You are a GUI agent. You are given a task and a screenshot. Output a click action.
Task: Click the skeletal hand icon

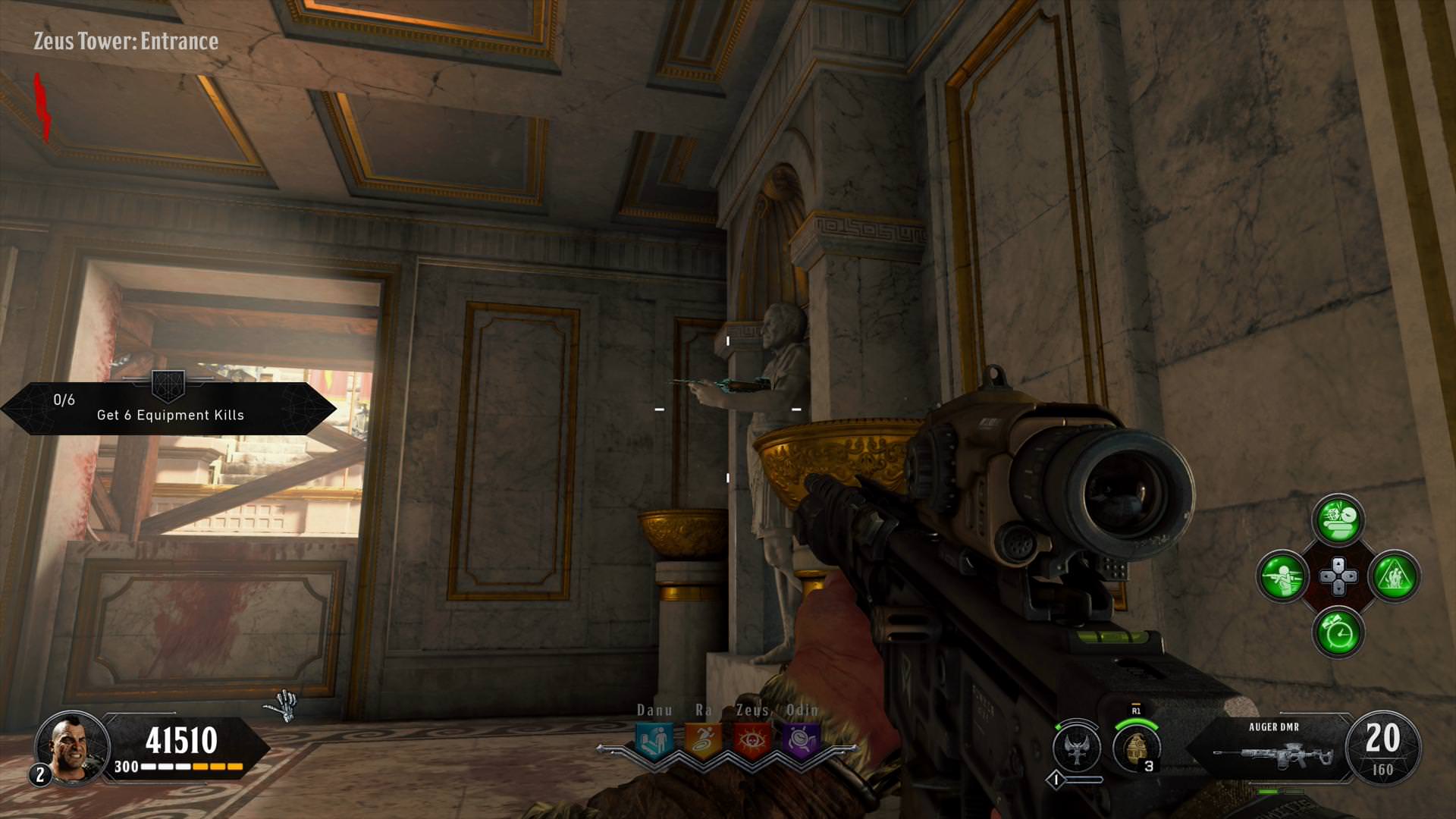coord(282,707)
